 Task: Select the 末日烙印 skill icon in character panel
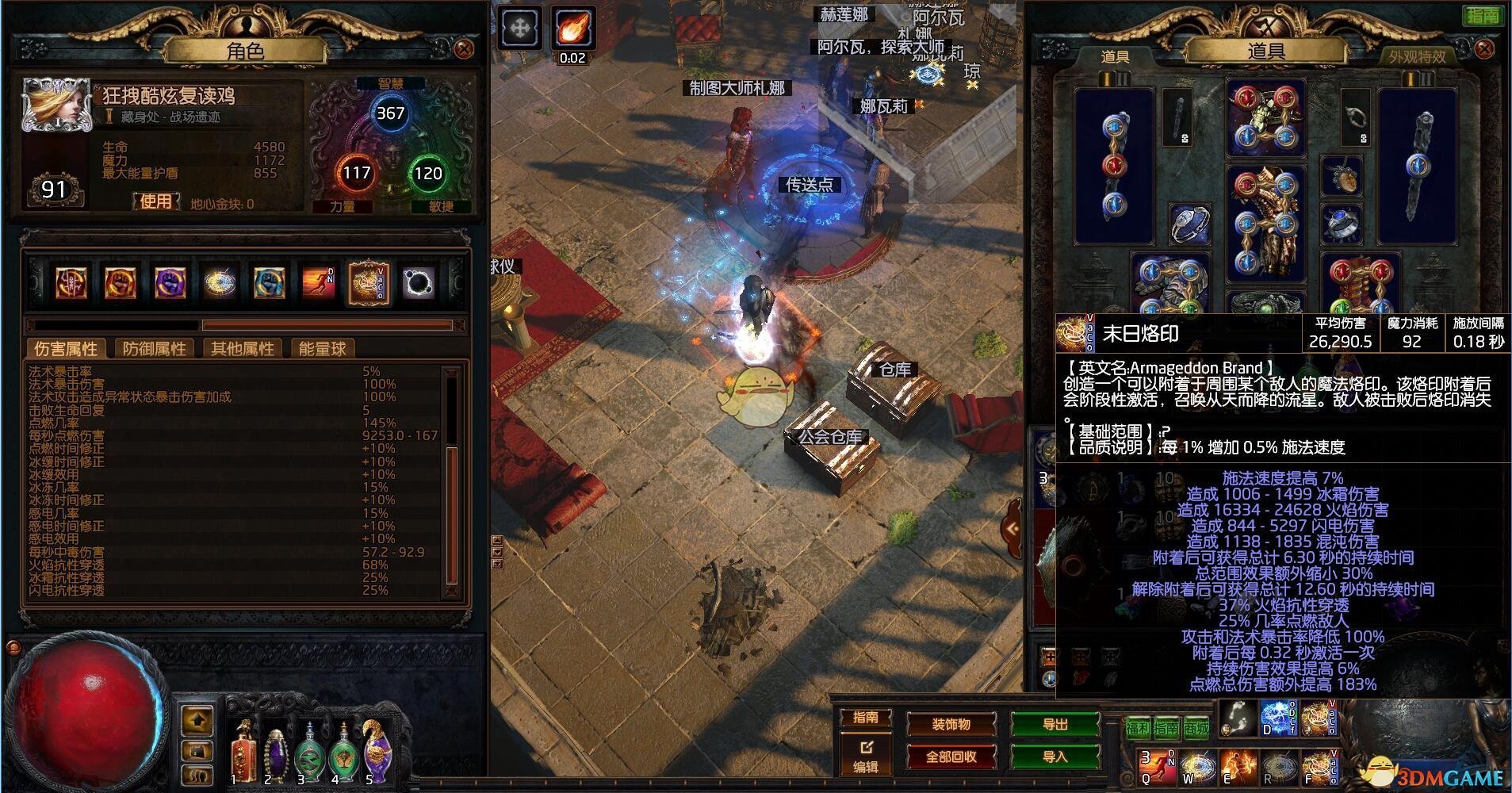[367, 283]
